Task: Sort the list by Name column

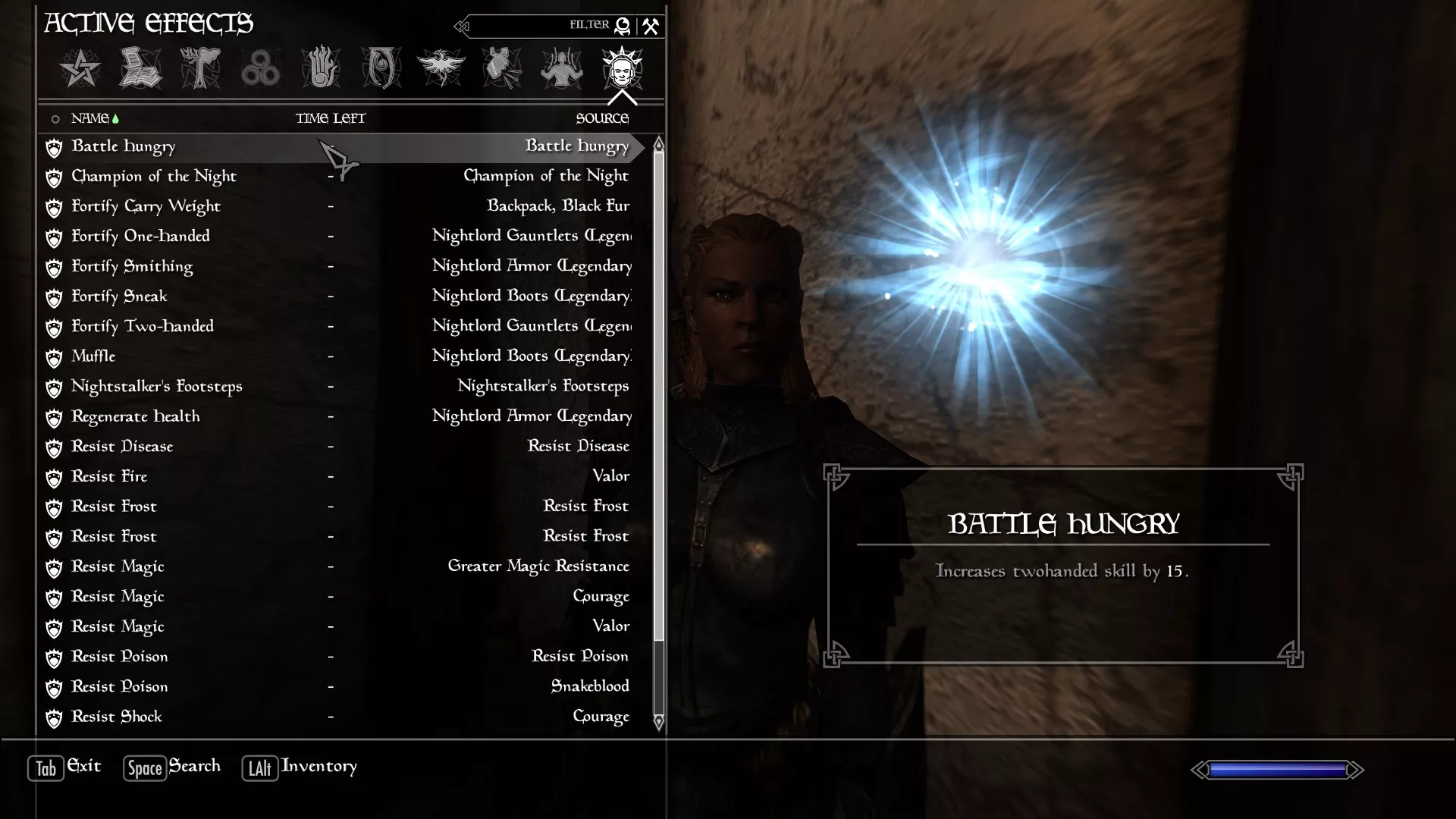Action: point(90,118)
